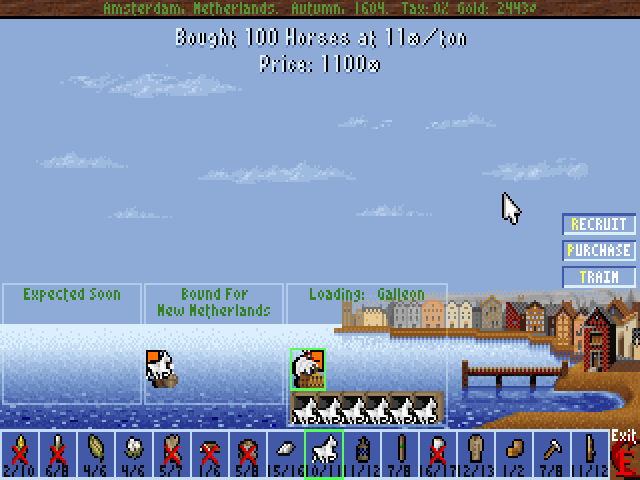Select the muskets cargo slot
The image size is (640, 480).
[589, 455]
